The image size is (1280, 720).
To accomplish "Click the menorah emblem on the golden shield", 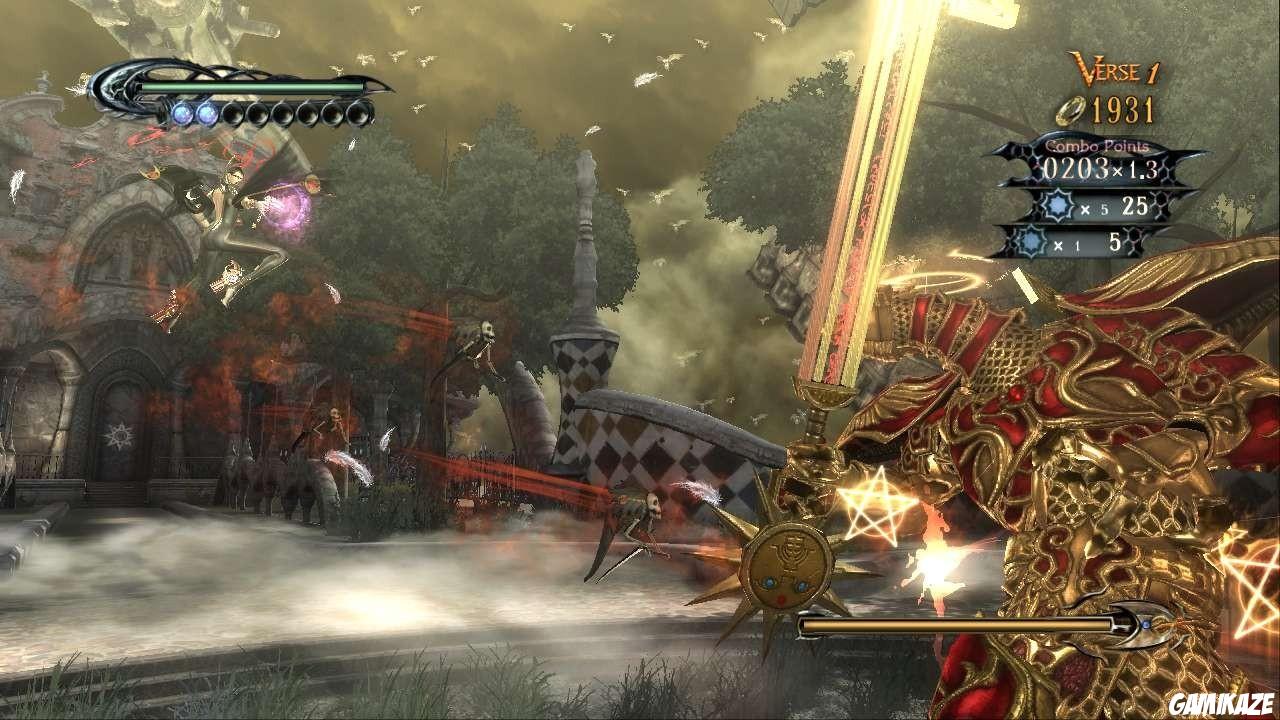I will click(791, 552).
